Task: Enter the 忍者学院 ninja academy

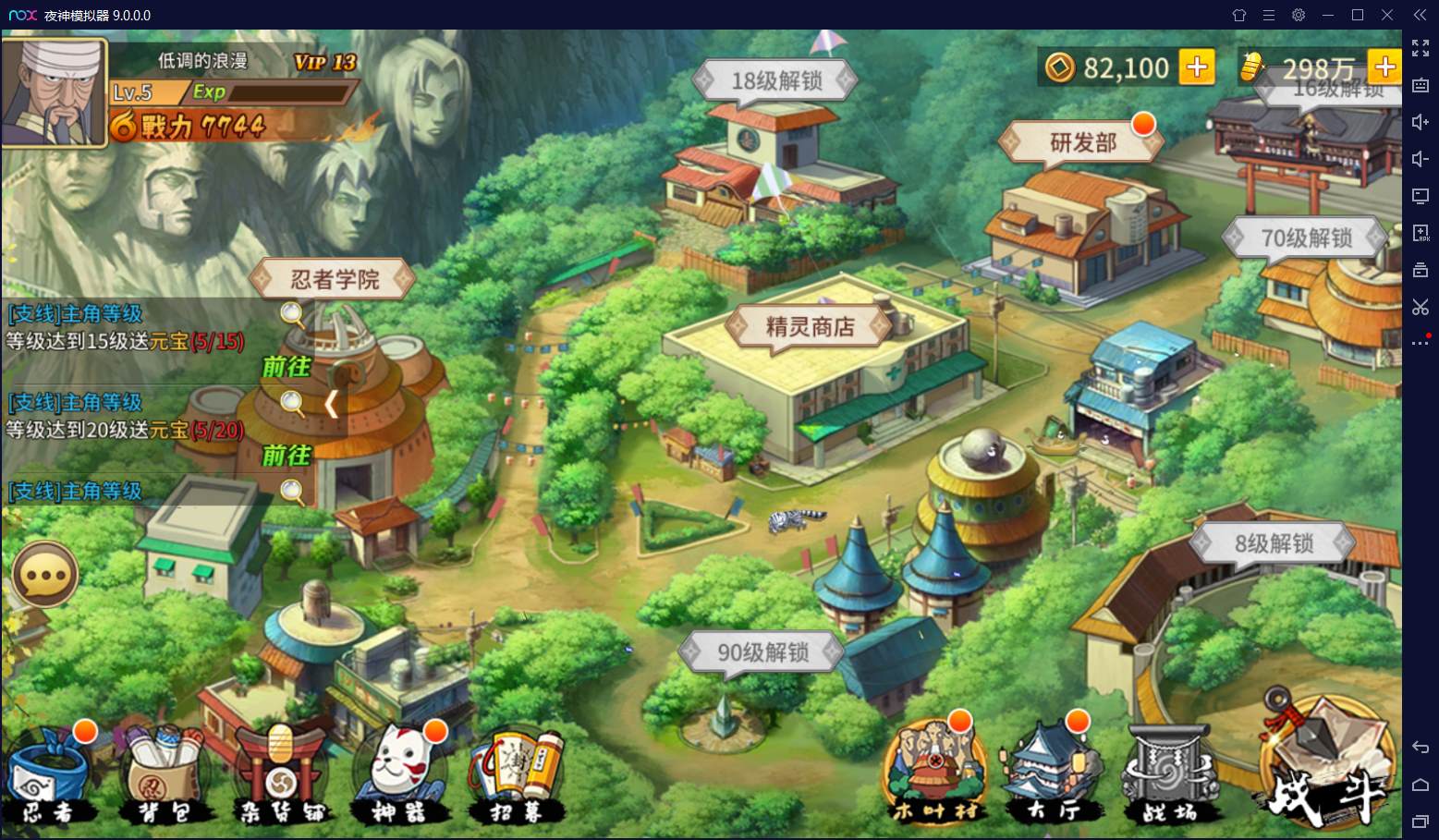Action: pyautogui.click(x=335, y=279)
